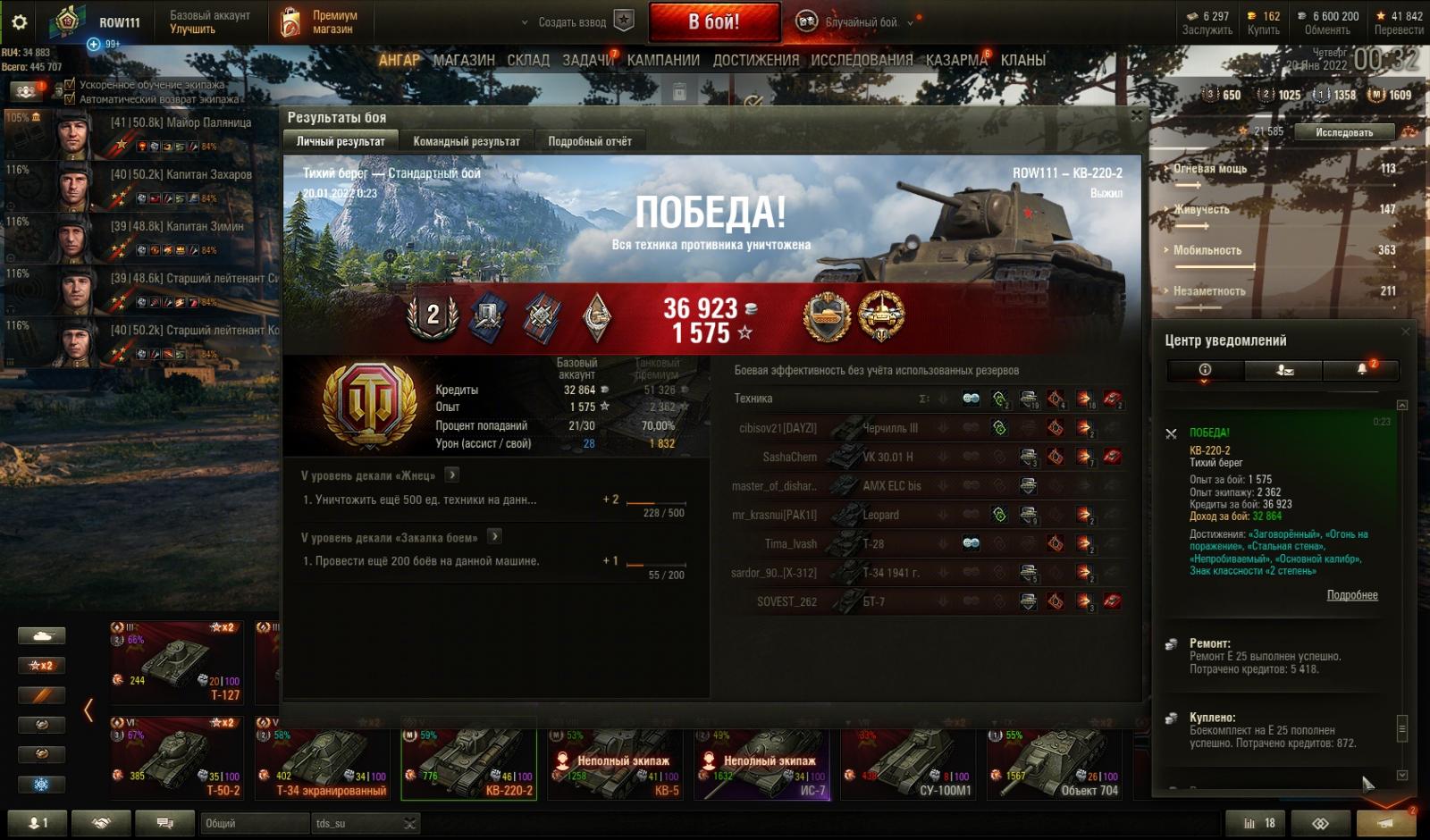Screen dimensions: 1430x840
Task: Close the Центр уведомлений panel
Action: pyautogui.click(x=1405, y=332)
